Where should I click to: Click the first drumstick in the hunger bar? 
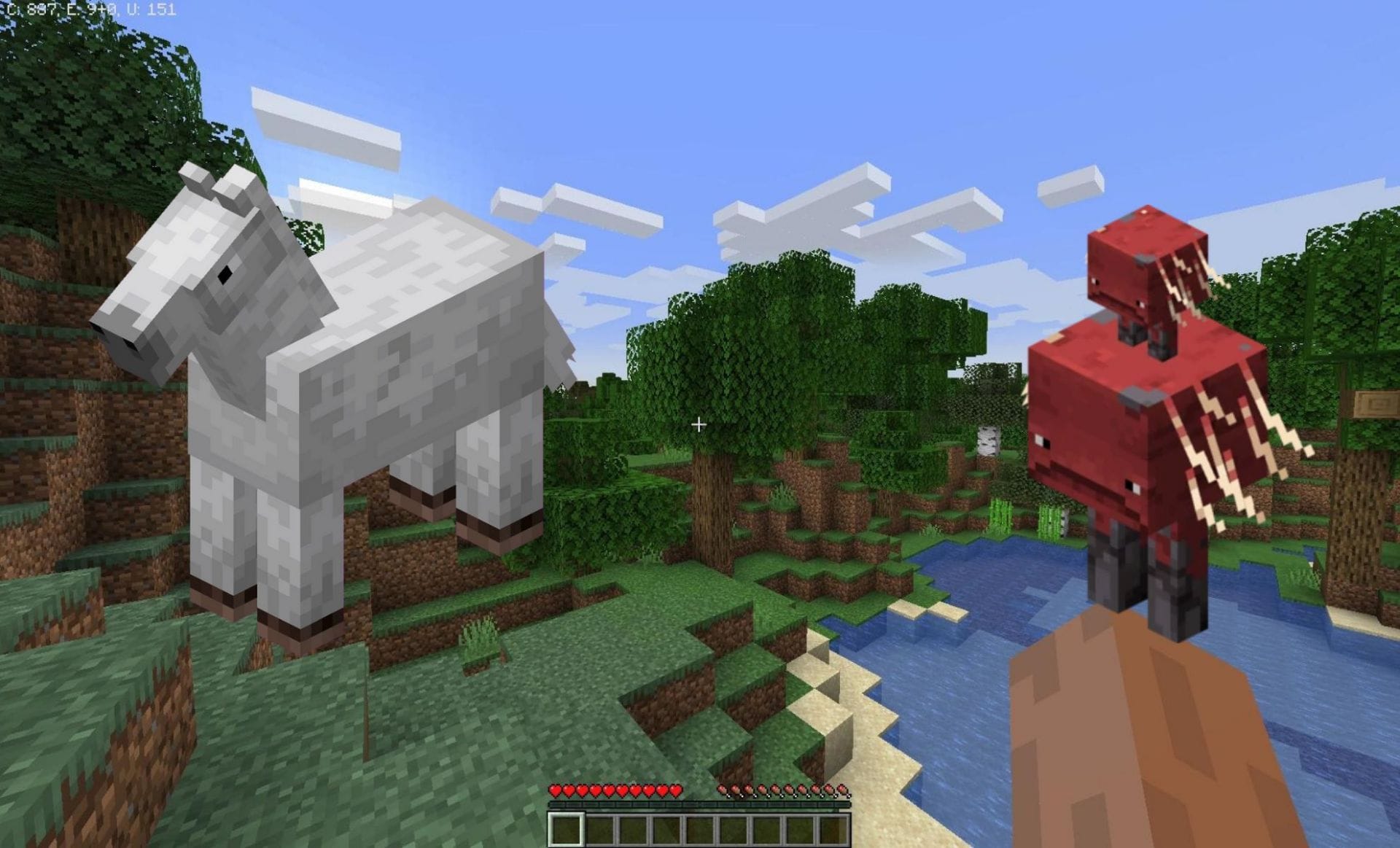[x=722, y=790]
